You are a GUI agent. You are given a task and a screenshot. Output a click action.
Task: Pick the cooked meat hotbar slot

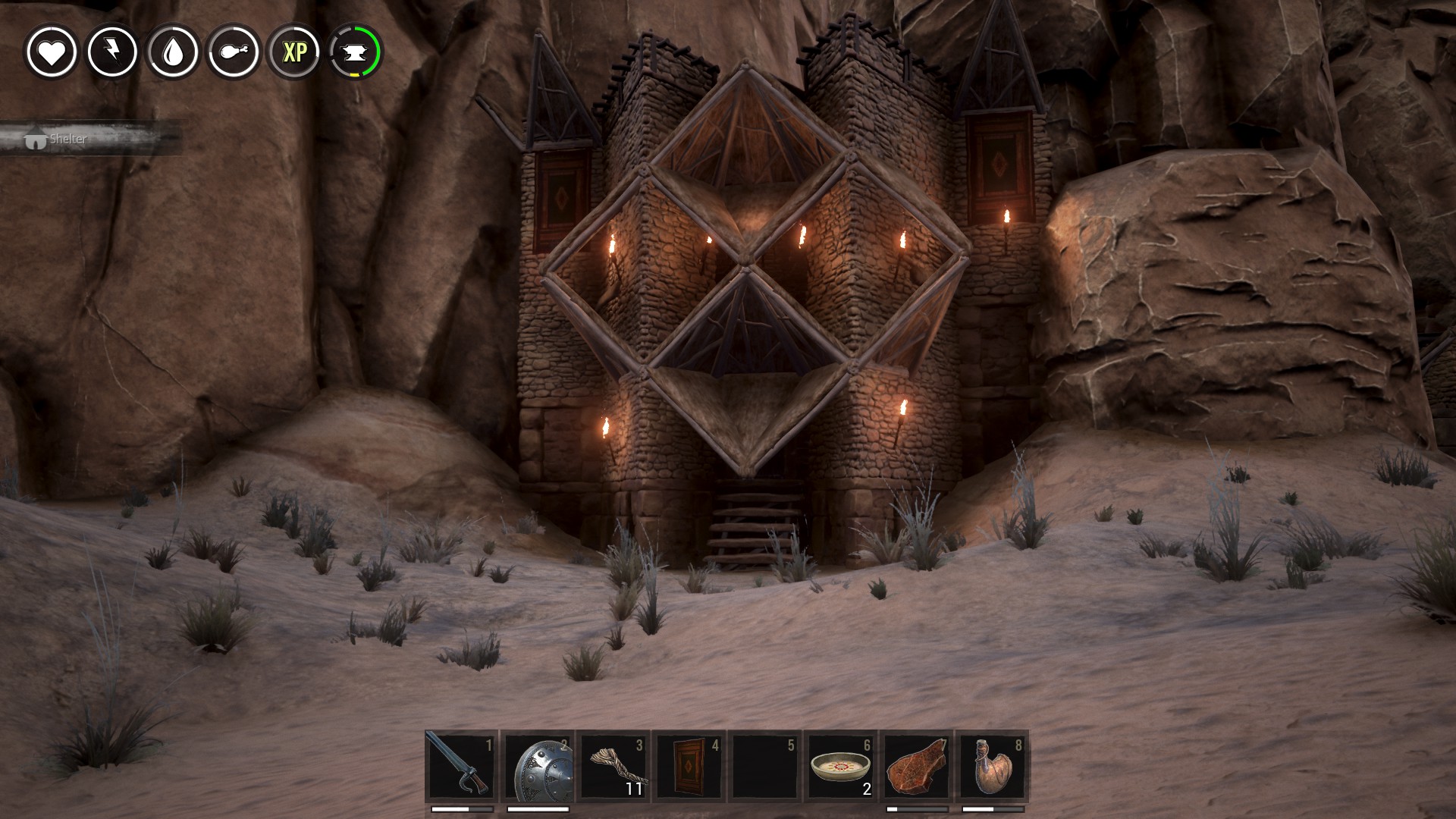(917, 766)
